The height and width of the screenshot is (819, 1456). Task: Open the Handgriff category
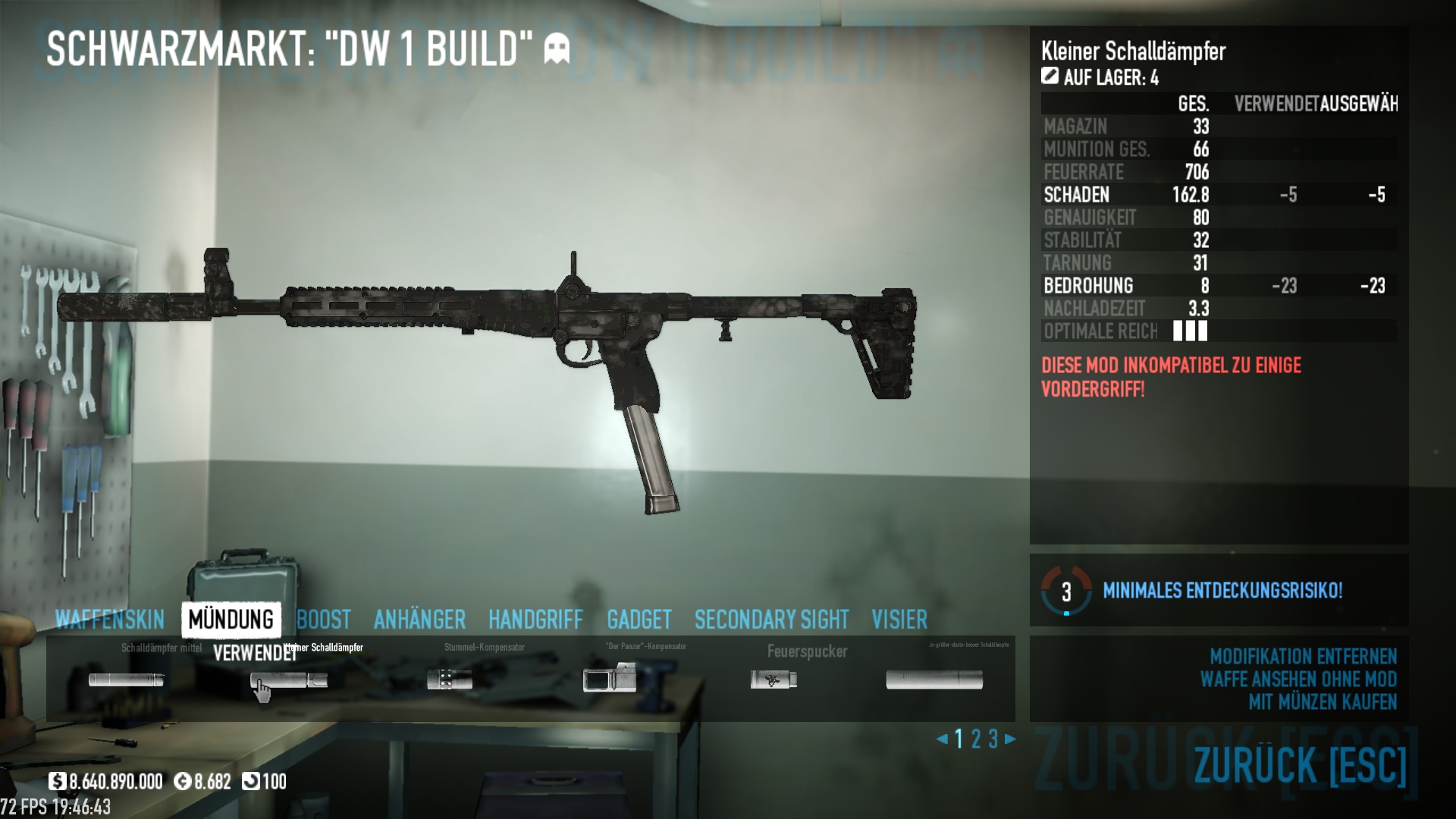click(535, 620)
